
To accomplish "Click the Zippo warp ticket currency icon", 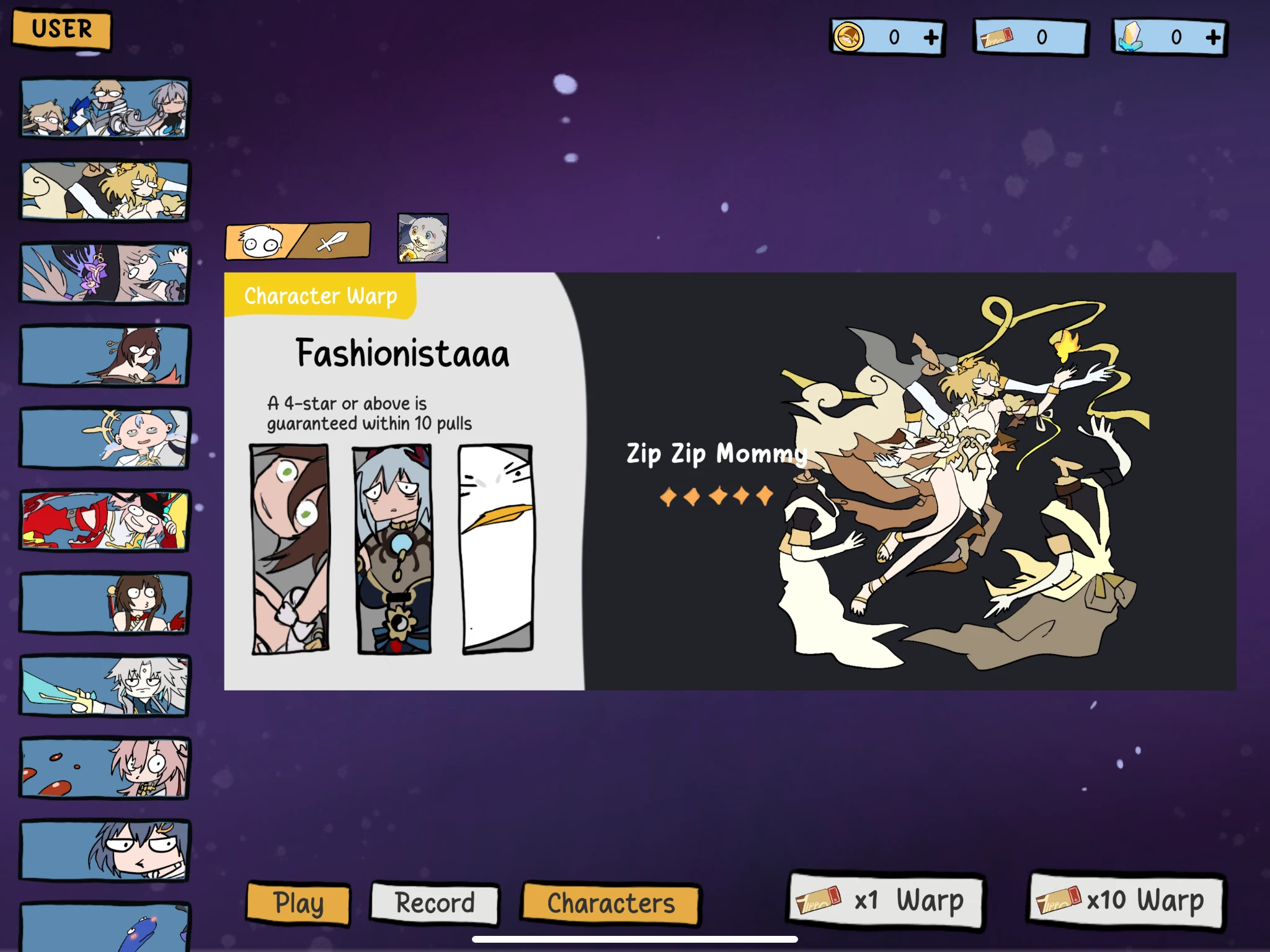I will [997, 37].
